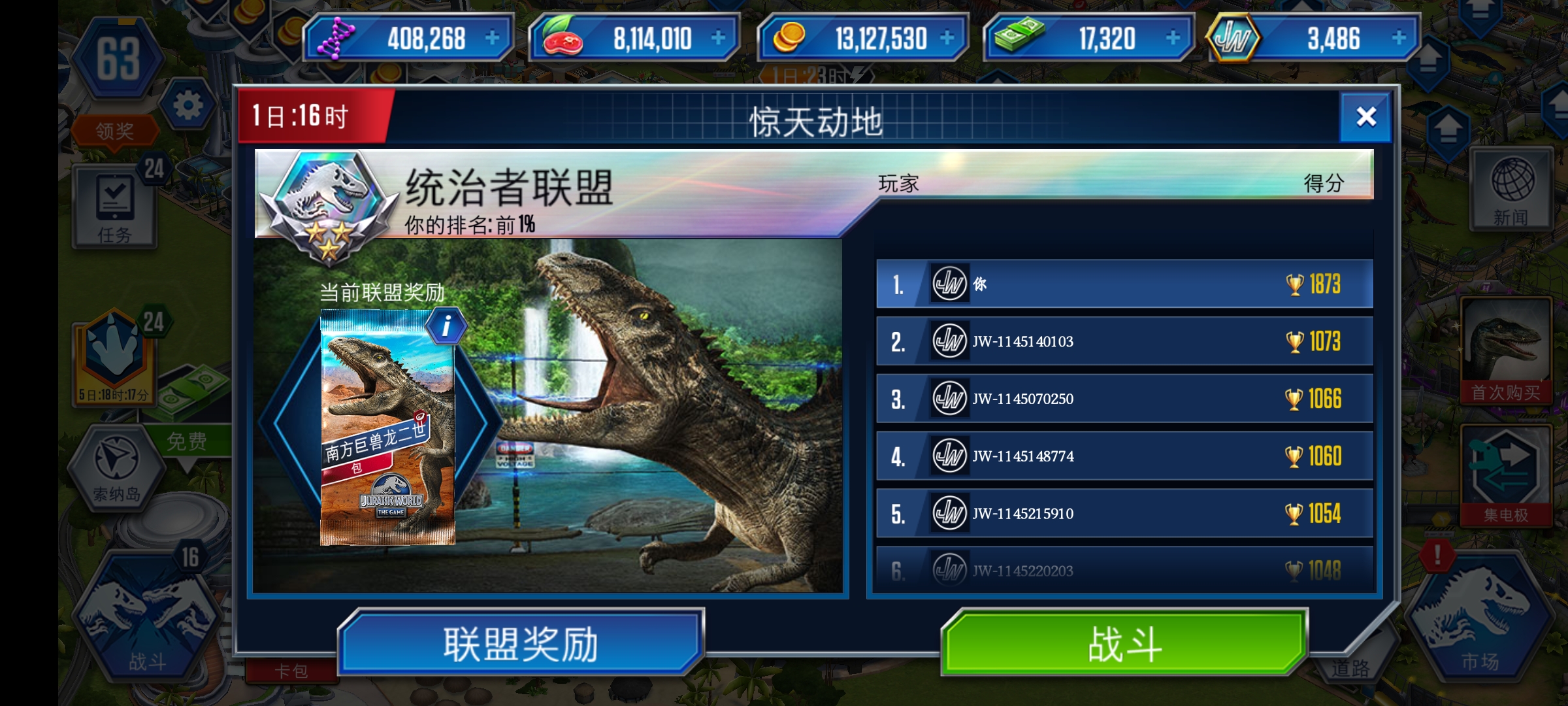1568x706 pixels.
Task: Open the 新闻 news globe
Action: point(1511,190)
